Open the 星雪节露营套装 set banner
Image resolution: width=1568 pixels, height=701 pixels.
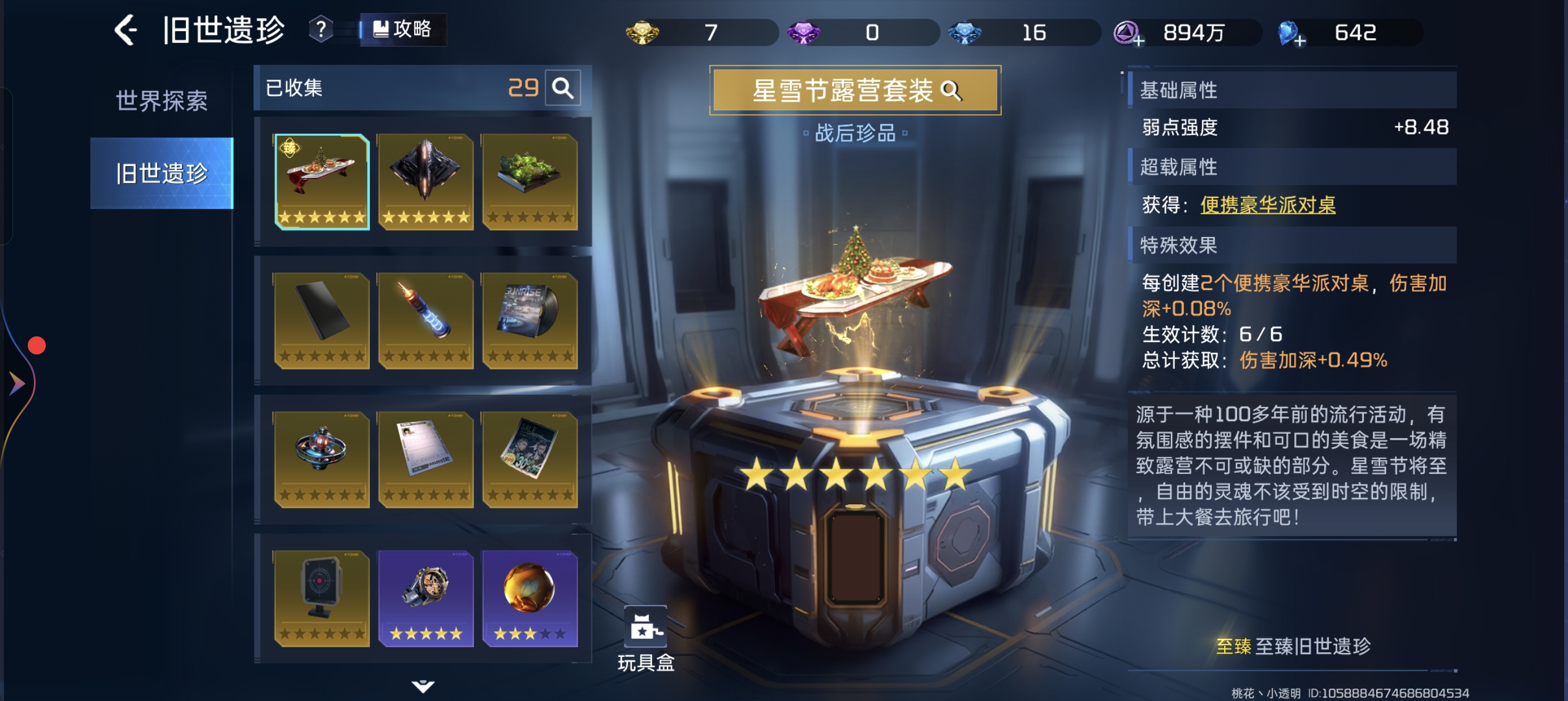[855, 90]
